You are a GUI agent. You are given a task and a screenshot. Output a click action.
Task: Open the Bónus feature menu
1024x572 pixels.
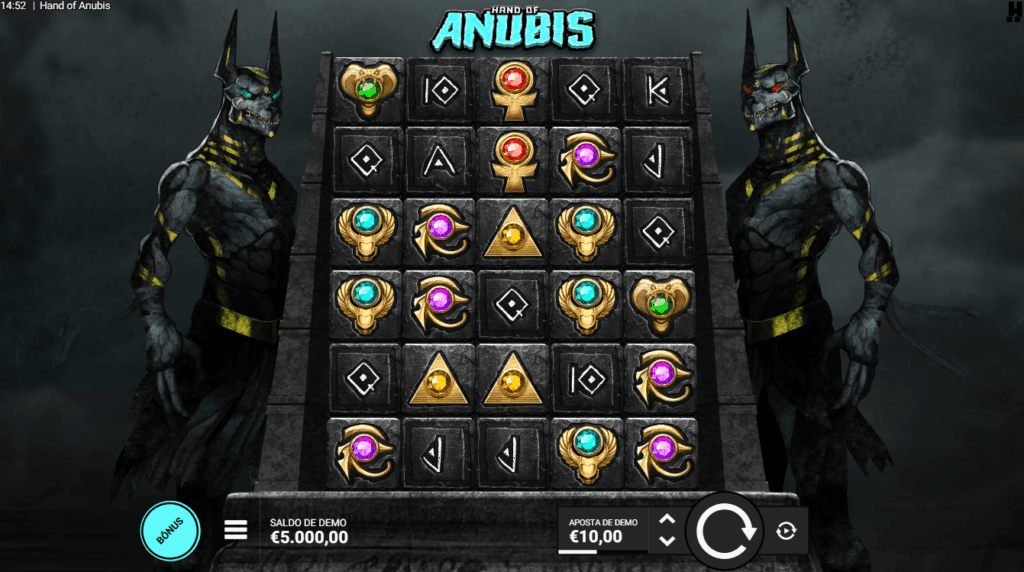point(170,530)
